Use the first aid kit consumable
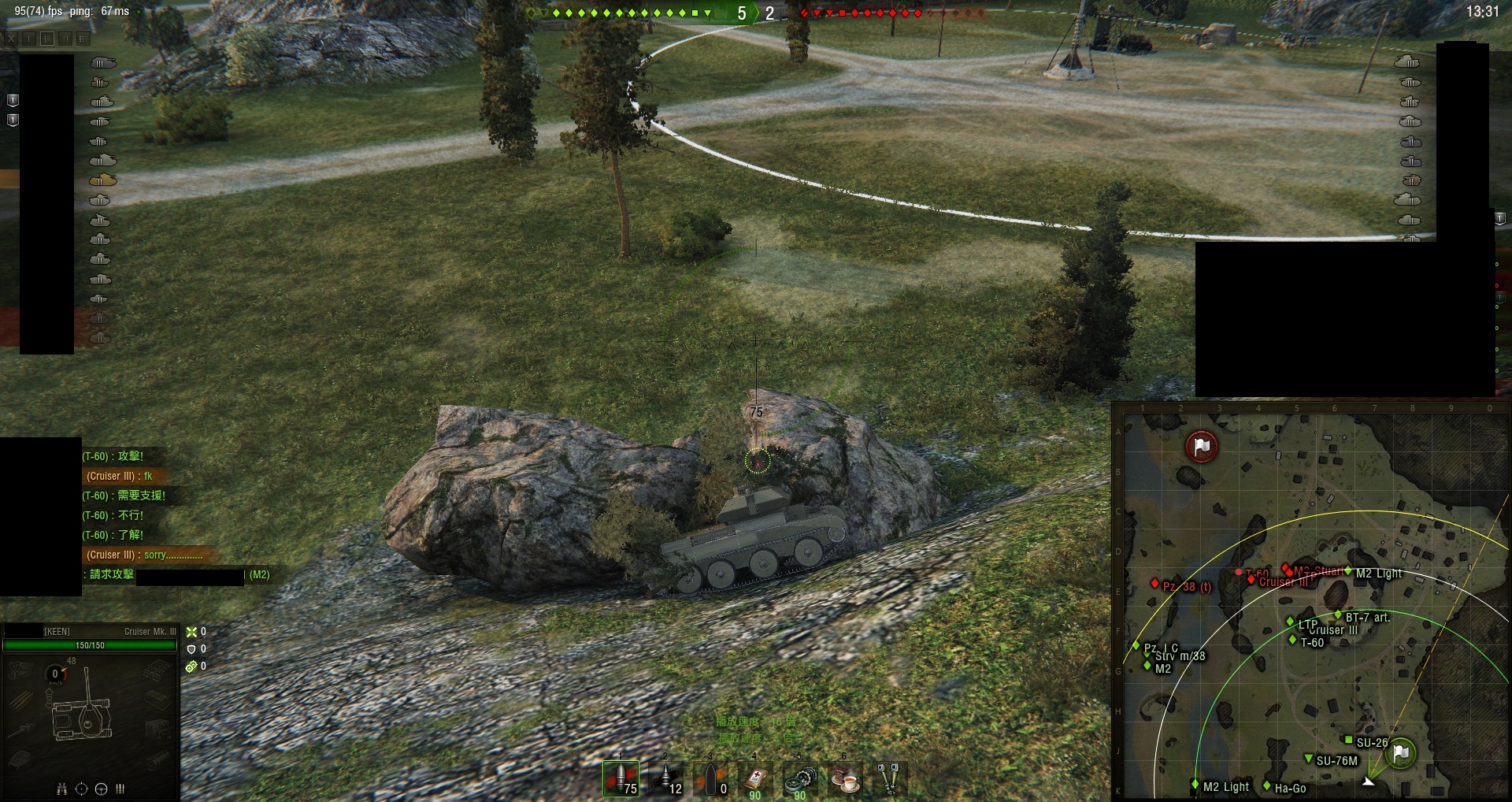The width and height of the screenshot is (1512, 802). (x=756, y=779)
